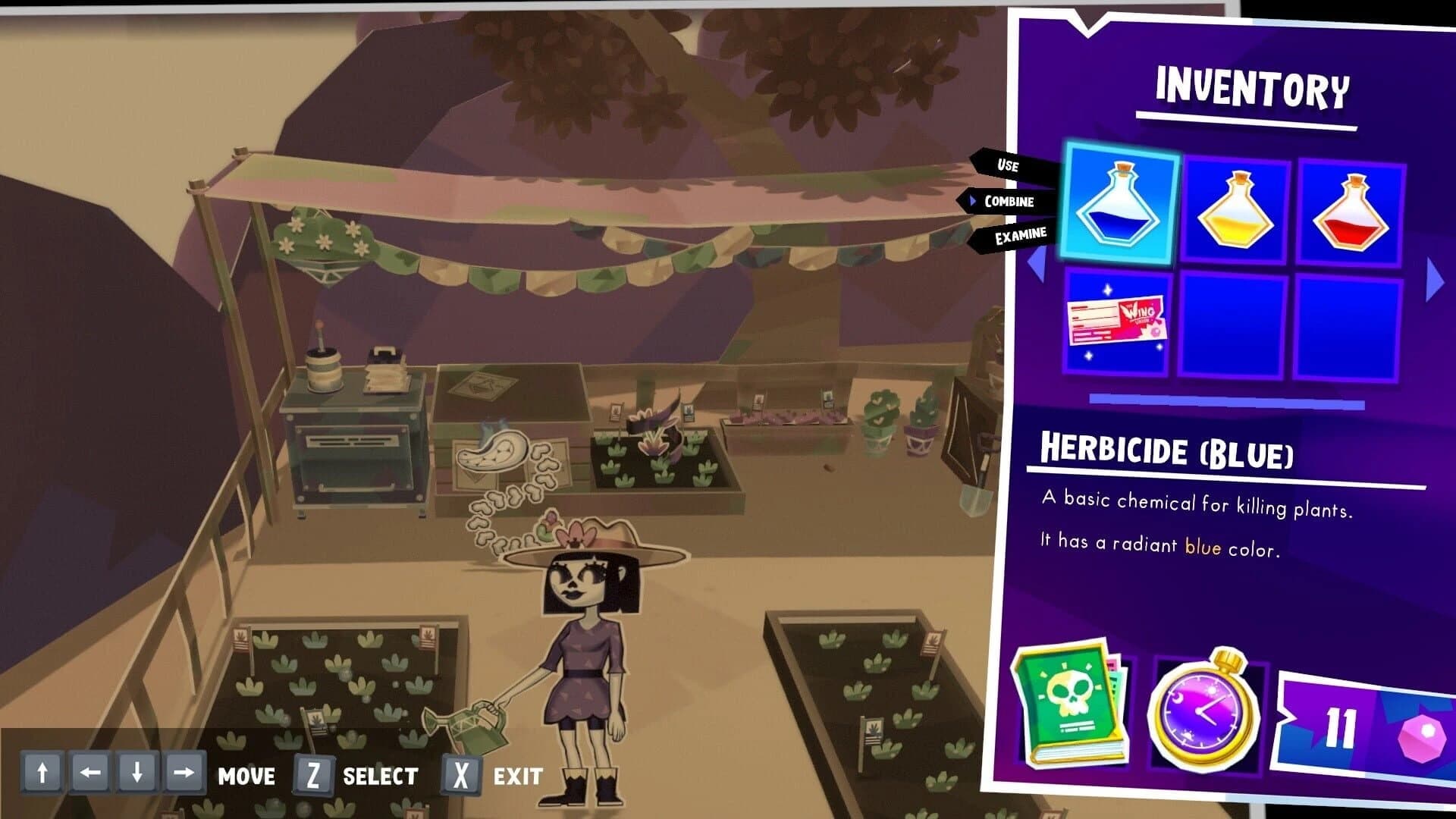Open the Wing Union ticket item
This screenshot has width=1456, height=819.
click(x=1116, y=326)
